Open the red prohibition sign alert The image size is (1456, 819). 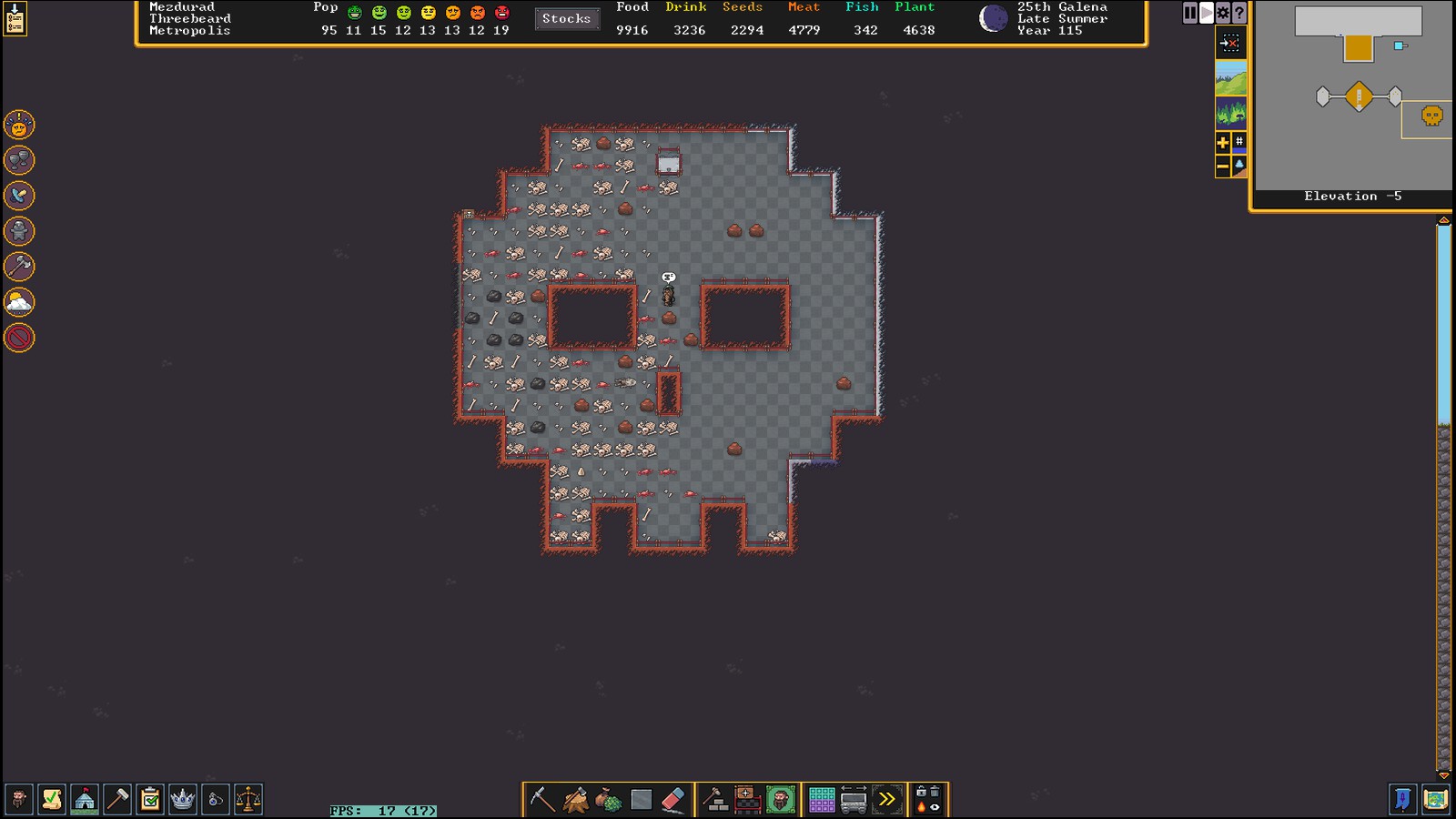(19, 338)
